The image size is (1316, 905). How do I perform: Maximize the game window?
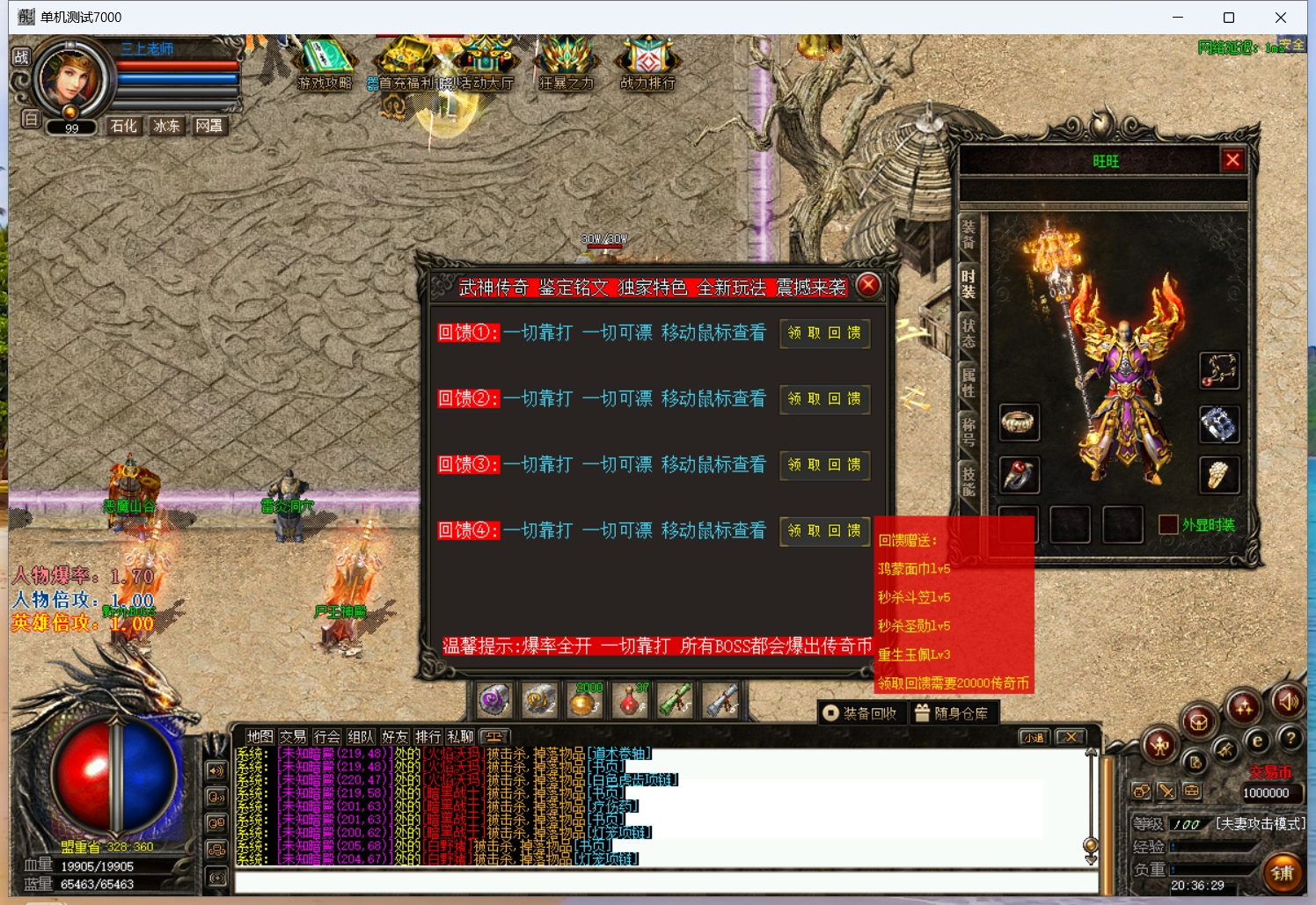[1229, 18]
